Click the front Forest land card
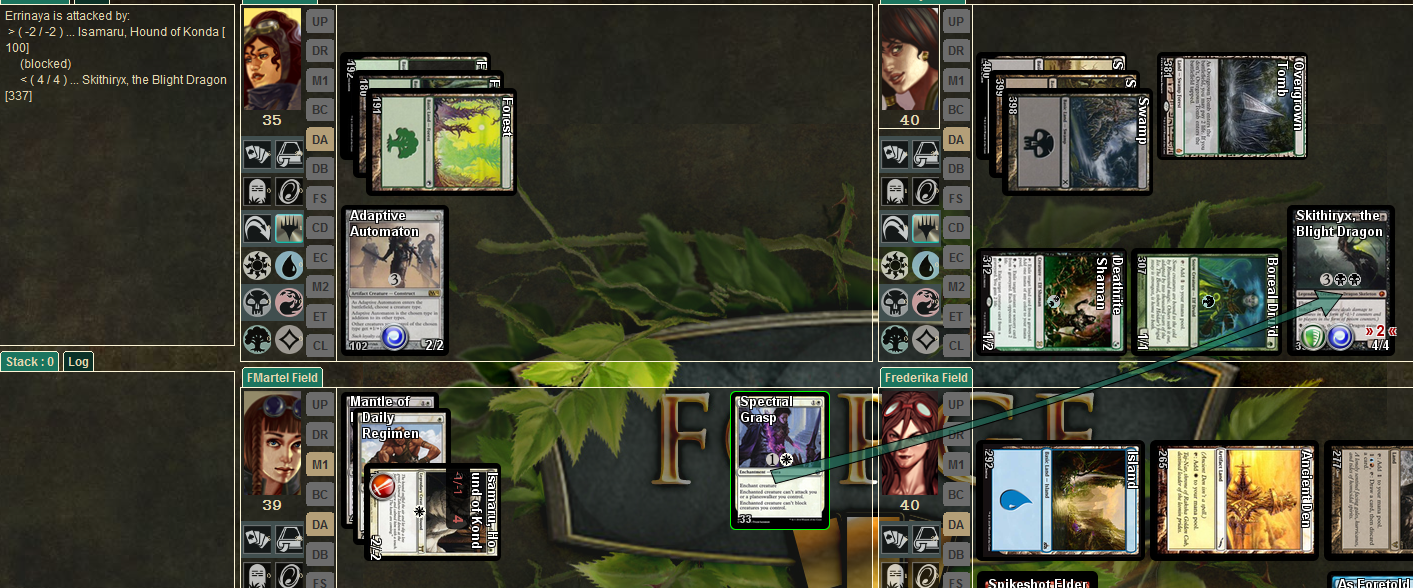This screenshot has height=588, width=1413. point(441,142)
